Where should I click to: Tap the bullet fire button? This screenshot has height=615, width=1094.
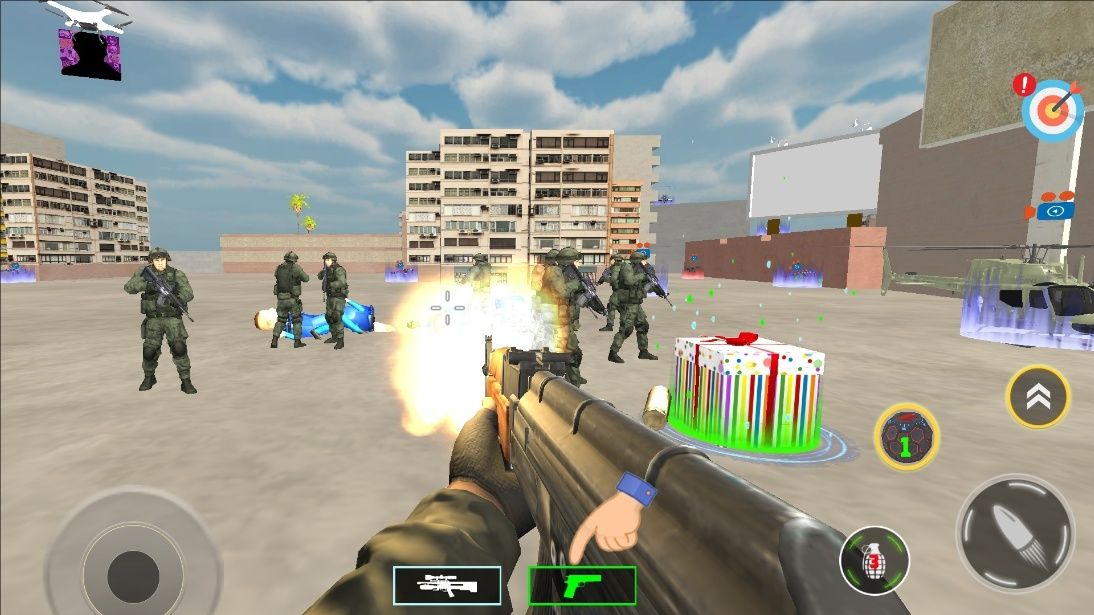click(x=1015, y=534)
